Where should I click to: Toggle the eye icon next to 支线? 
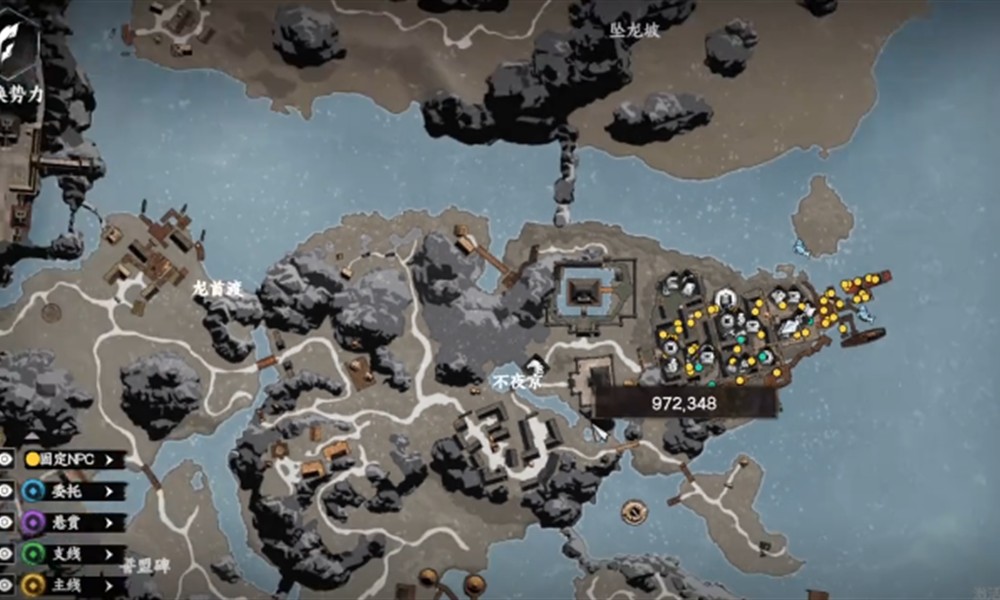(6, 553)
